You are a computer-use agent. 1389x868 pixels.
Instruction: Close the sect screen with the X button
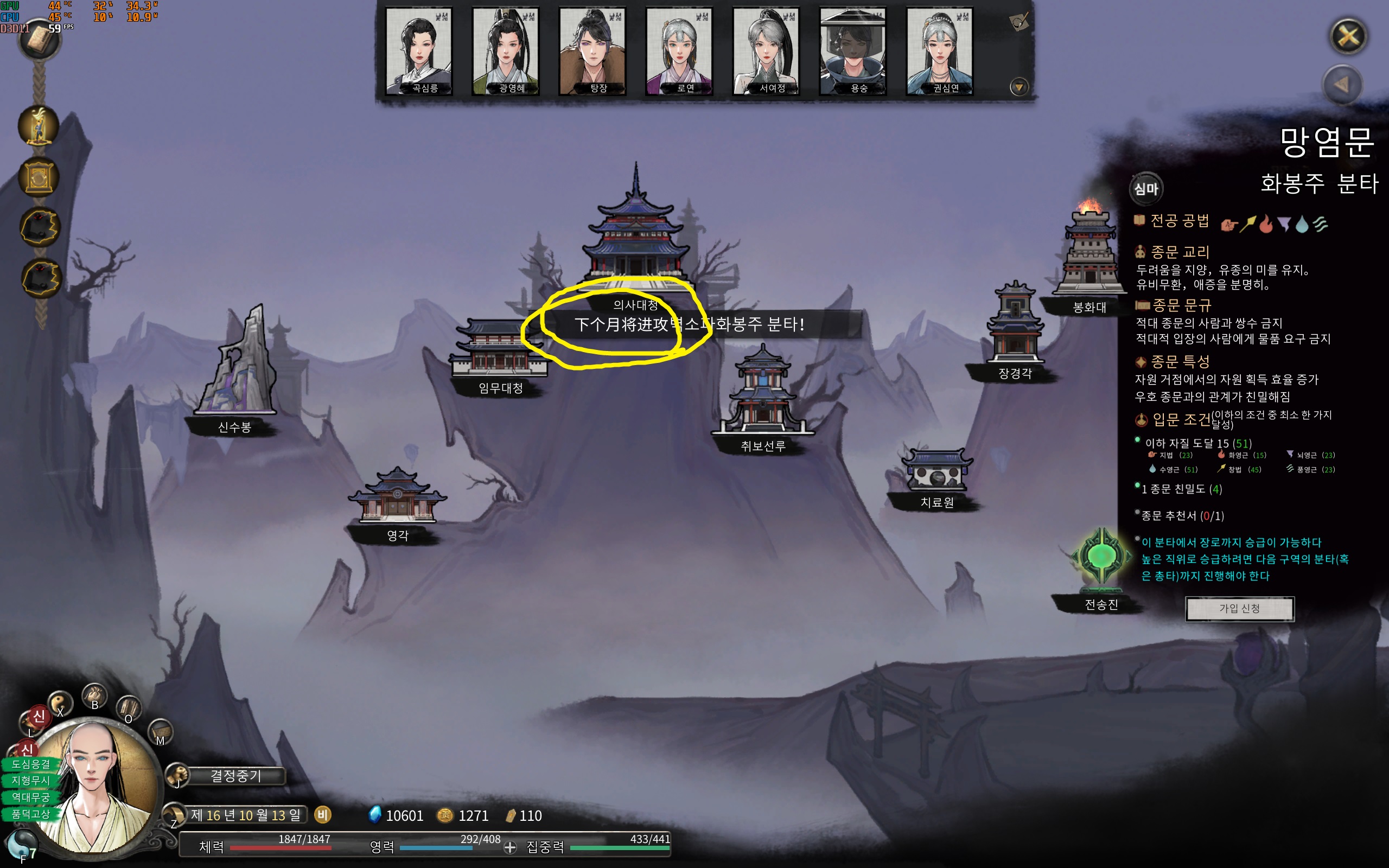pyautogui.click(x=1348, y=37)
